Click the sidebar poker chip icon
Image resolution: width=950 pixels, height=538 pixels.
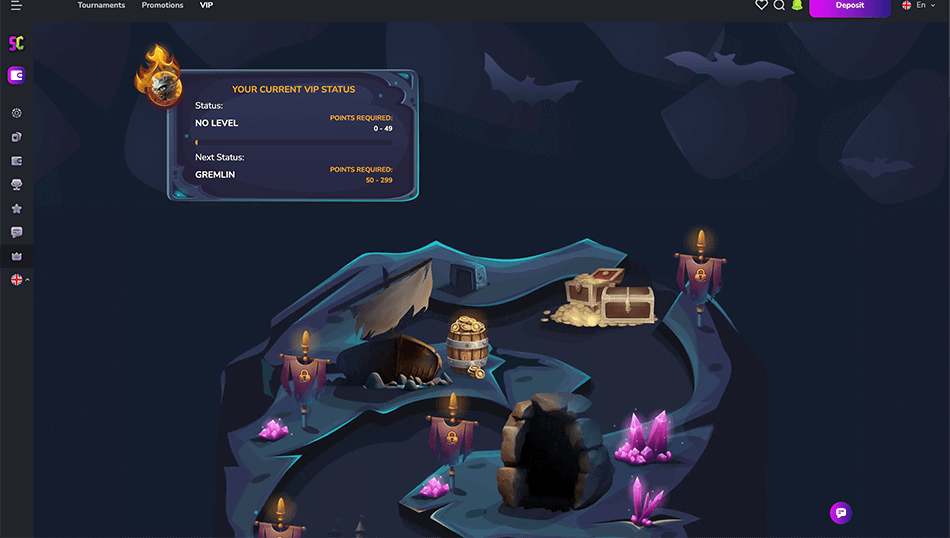[16, 114]
